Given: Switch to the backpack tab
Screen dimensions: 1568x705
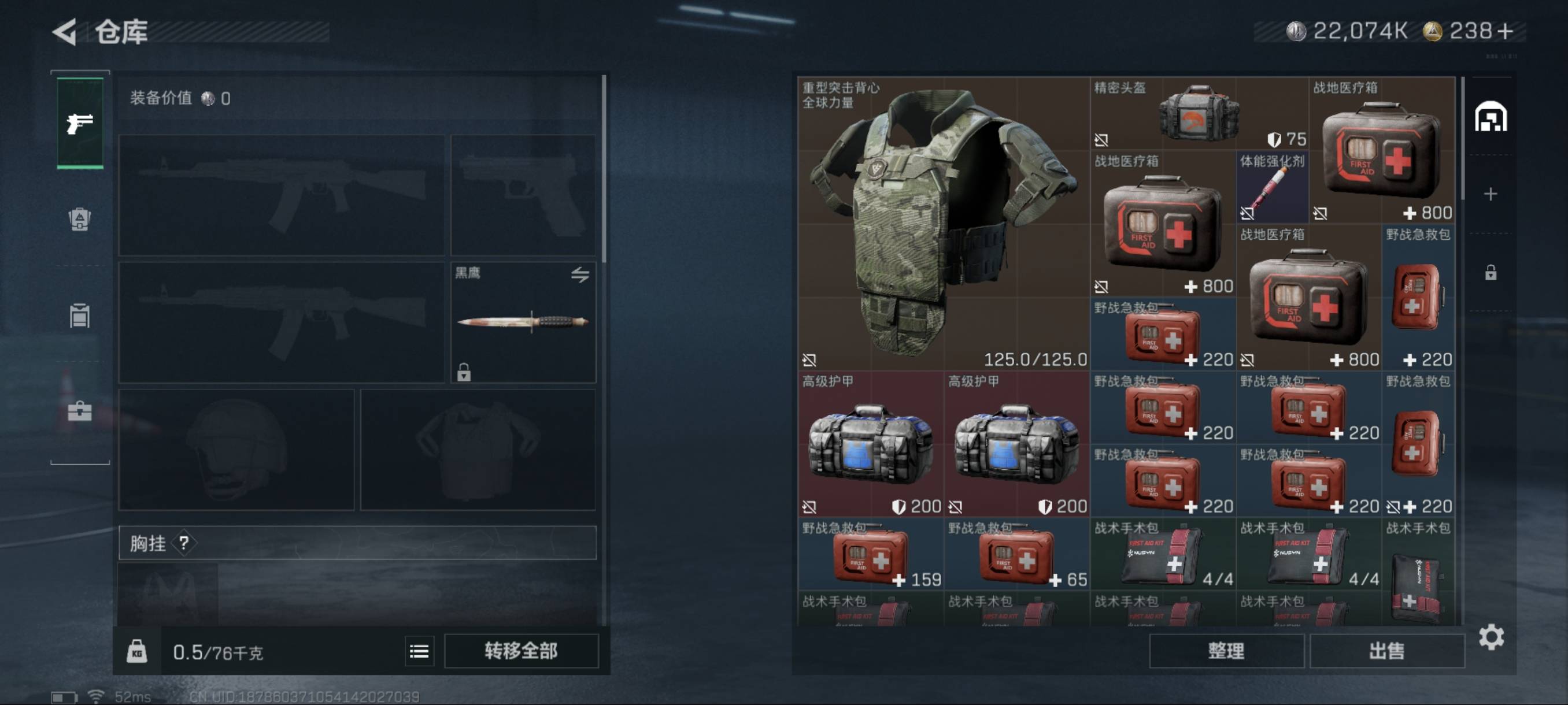Looking at the screenshot, I should (80, 219).
